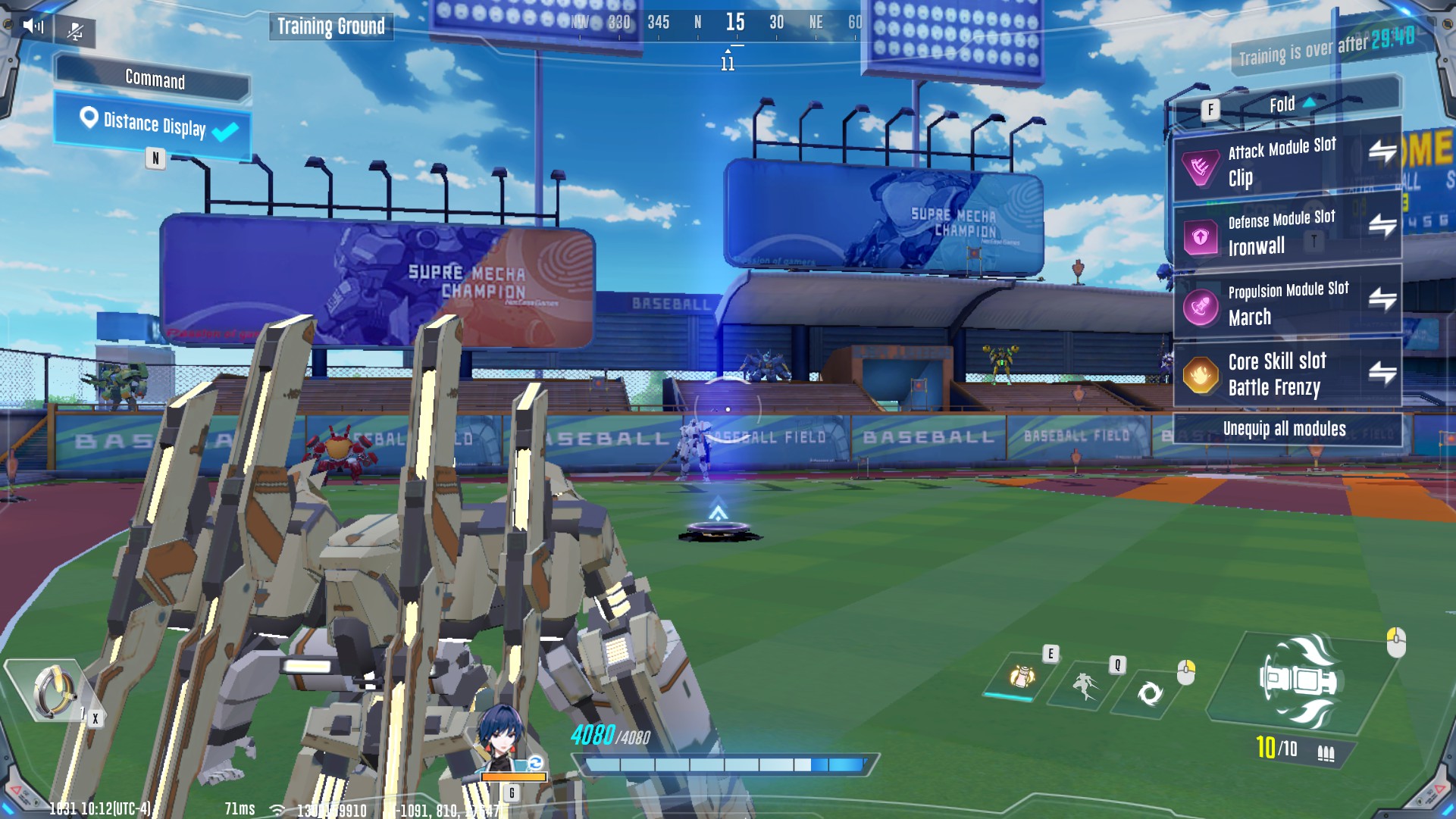Toggle the muted microphone icon

click(x=75, y=31)
